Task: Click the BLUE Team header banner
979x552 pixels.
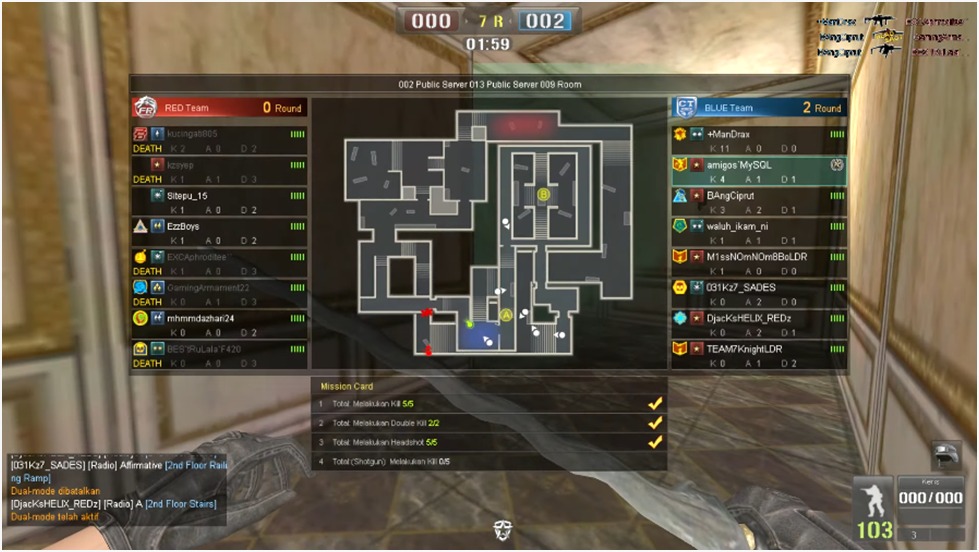Action: tap(758, 108)
